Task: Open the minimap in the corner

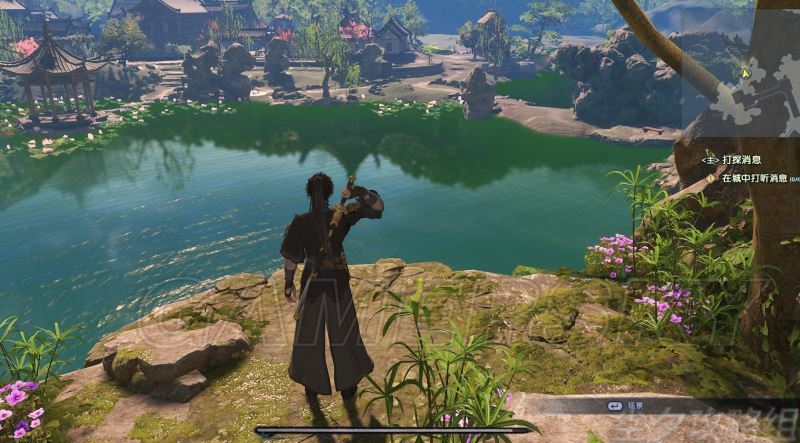Action: point(745,65)
